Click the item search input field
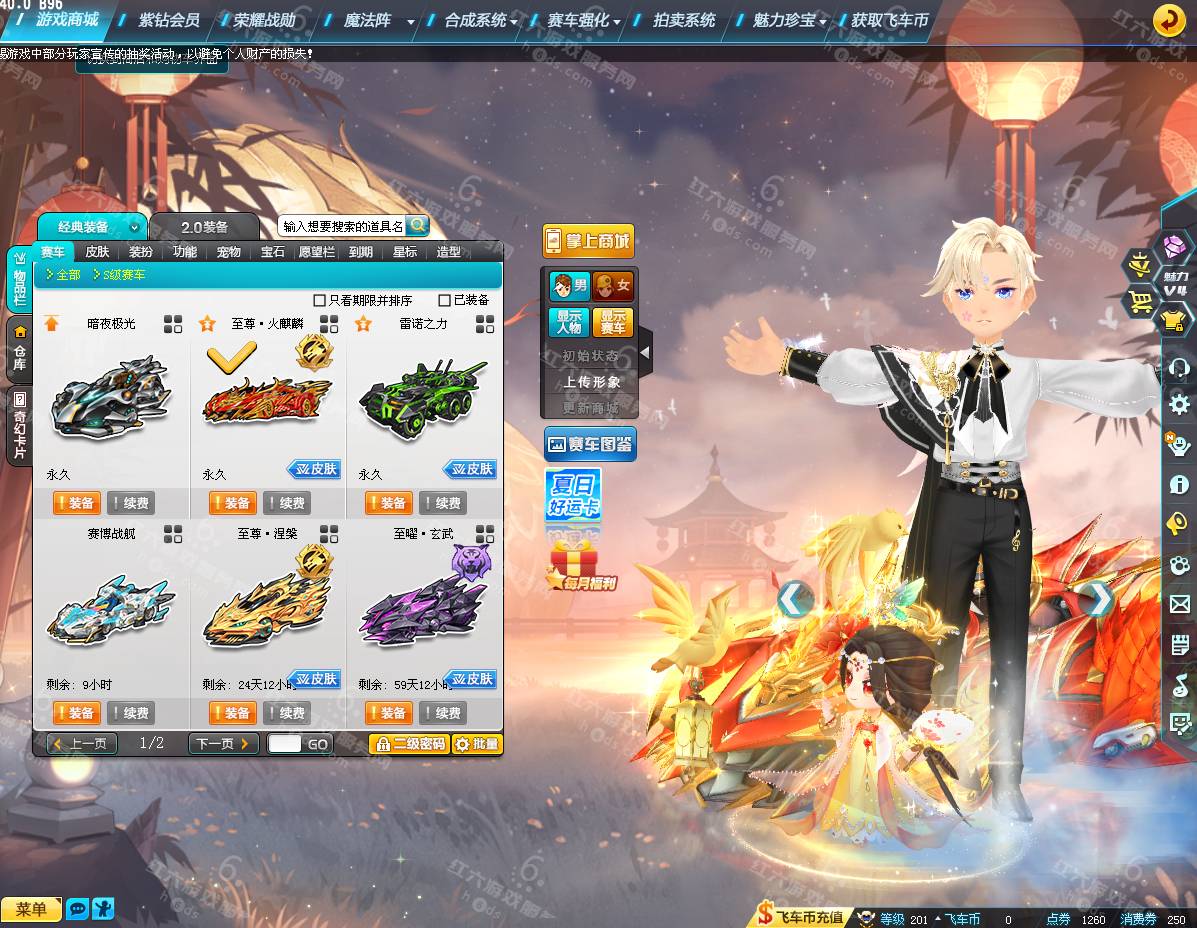1197x928 pixels. (342, 227)
